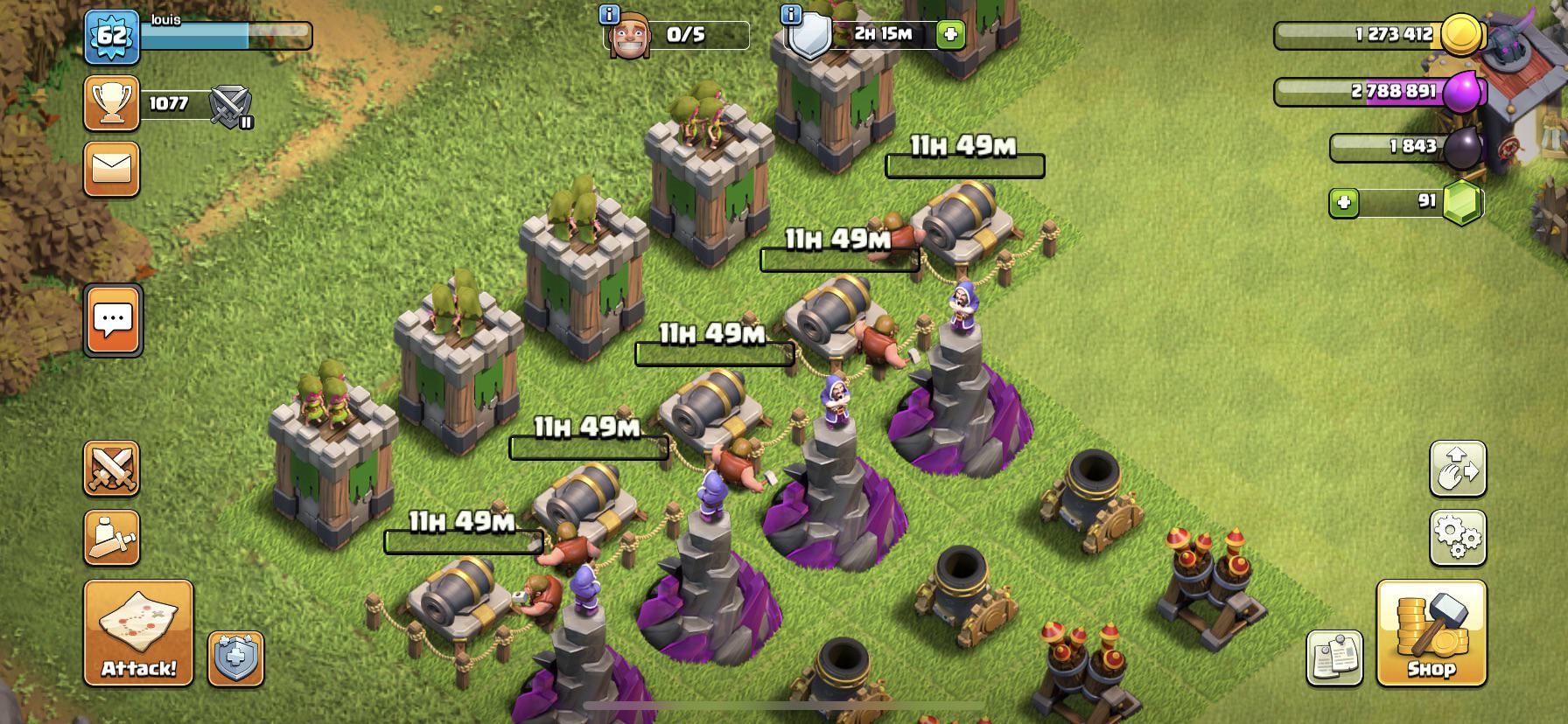Show shield info via the info icon
Image resolution: width=1568 pixels, height=724 pixels.
790,15
